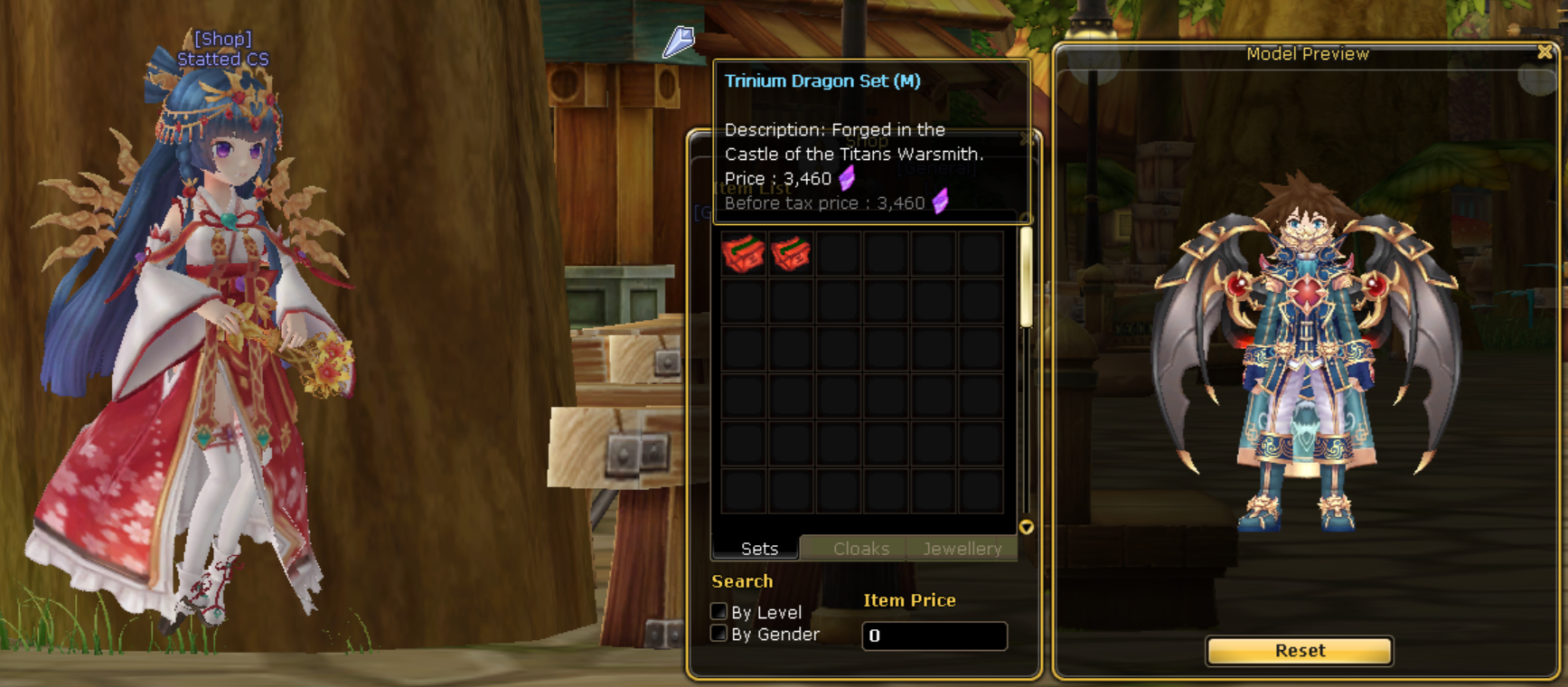Reset the model preview

coord(1299,651)
